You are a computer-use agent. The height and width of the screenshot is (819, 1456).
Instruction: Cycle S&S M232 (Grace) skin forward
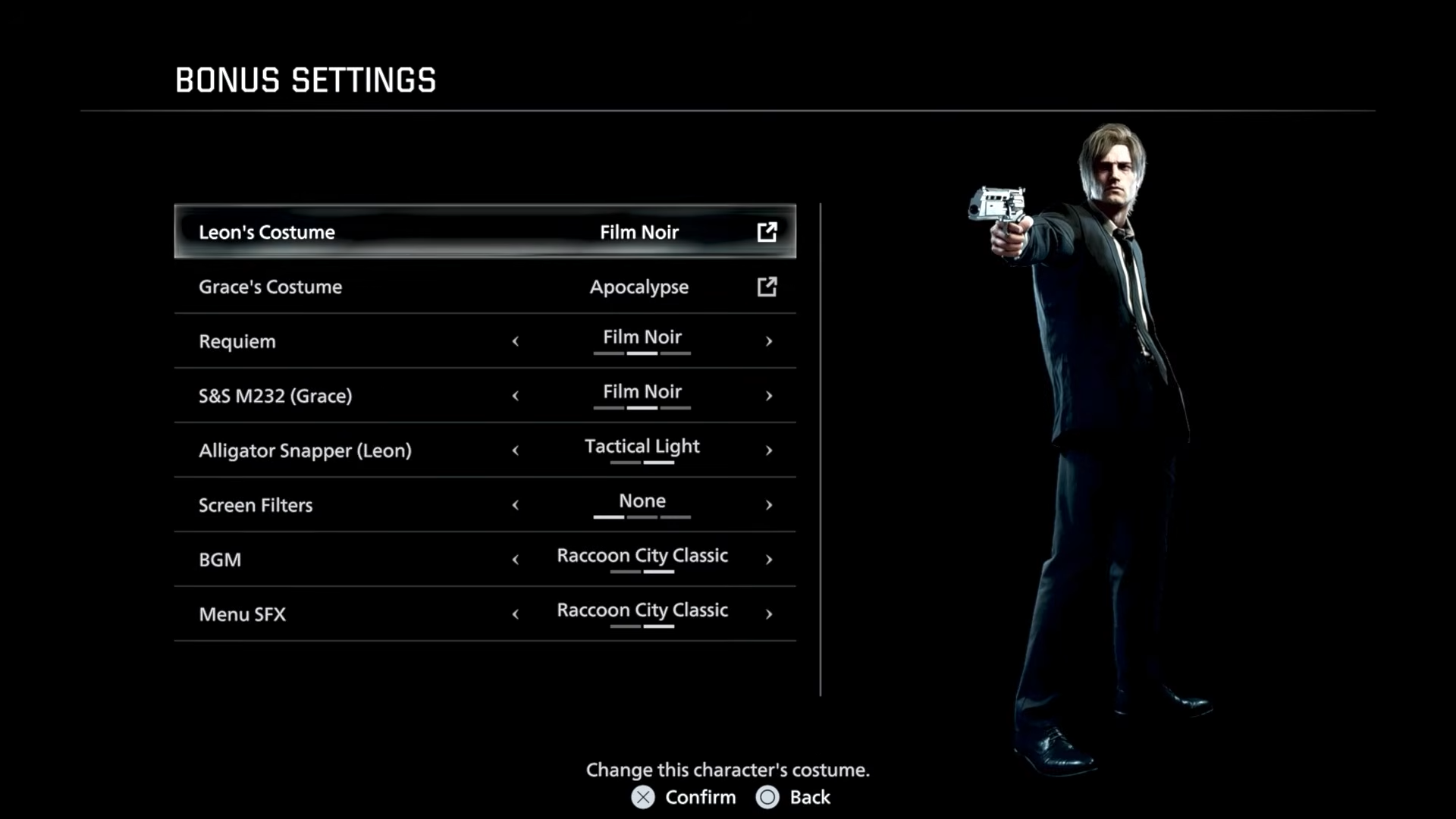point(769,396)
